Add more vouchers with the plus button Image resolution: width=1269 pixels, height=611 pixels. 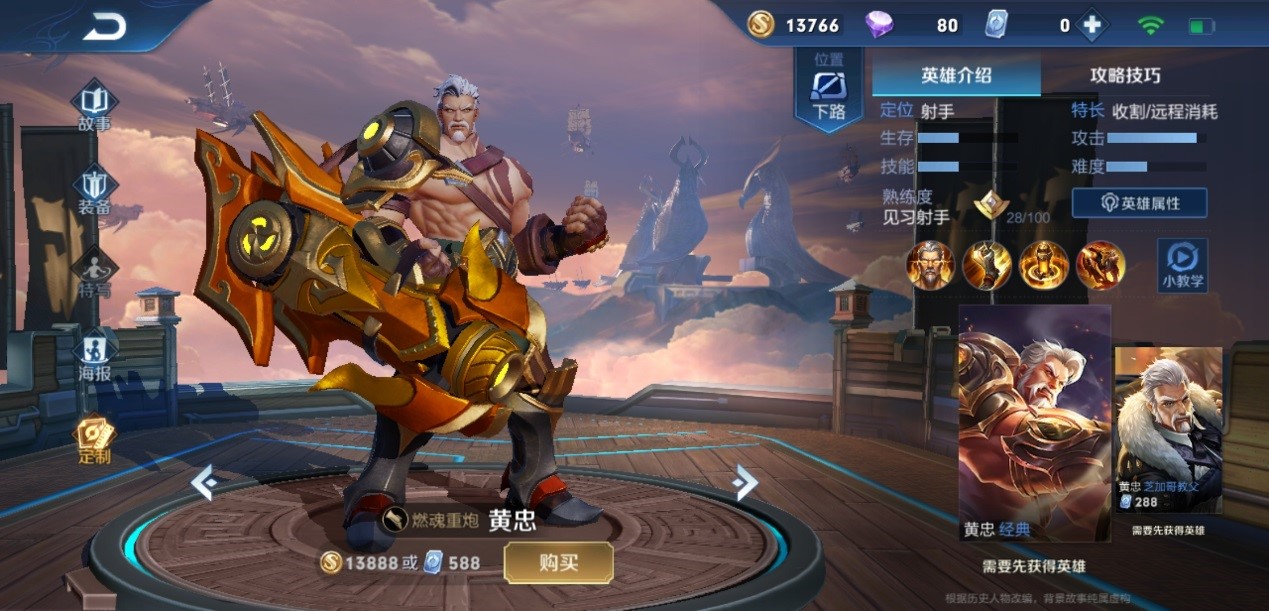tap(1091, 26)
